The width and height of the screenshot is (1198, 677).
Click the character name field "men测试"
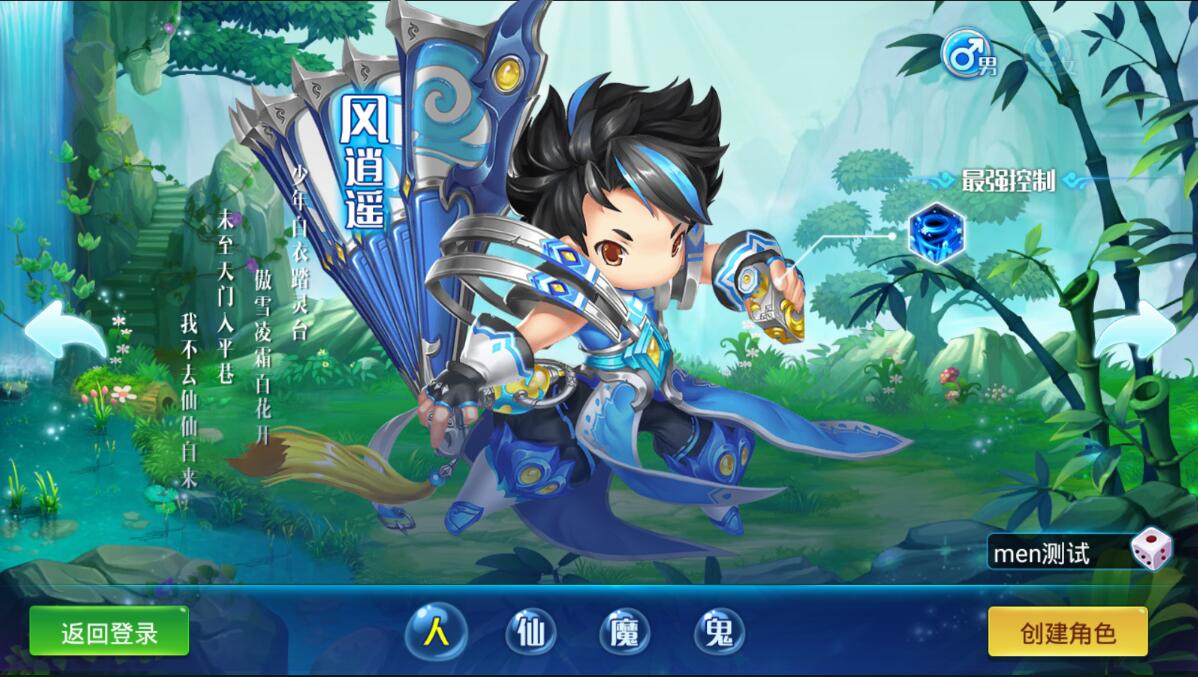(x=1055, y=552)
